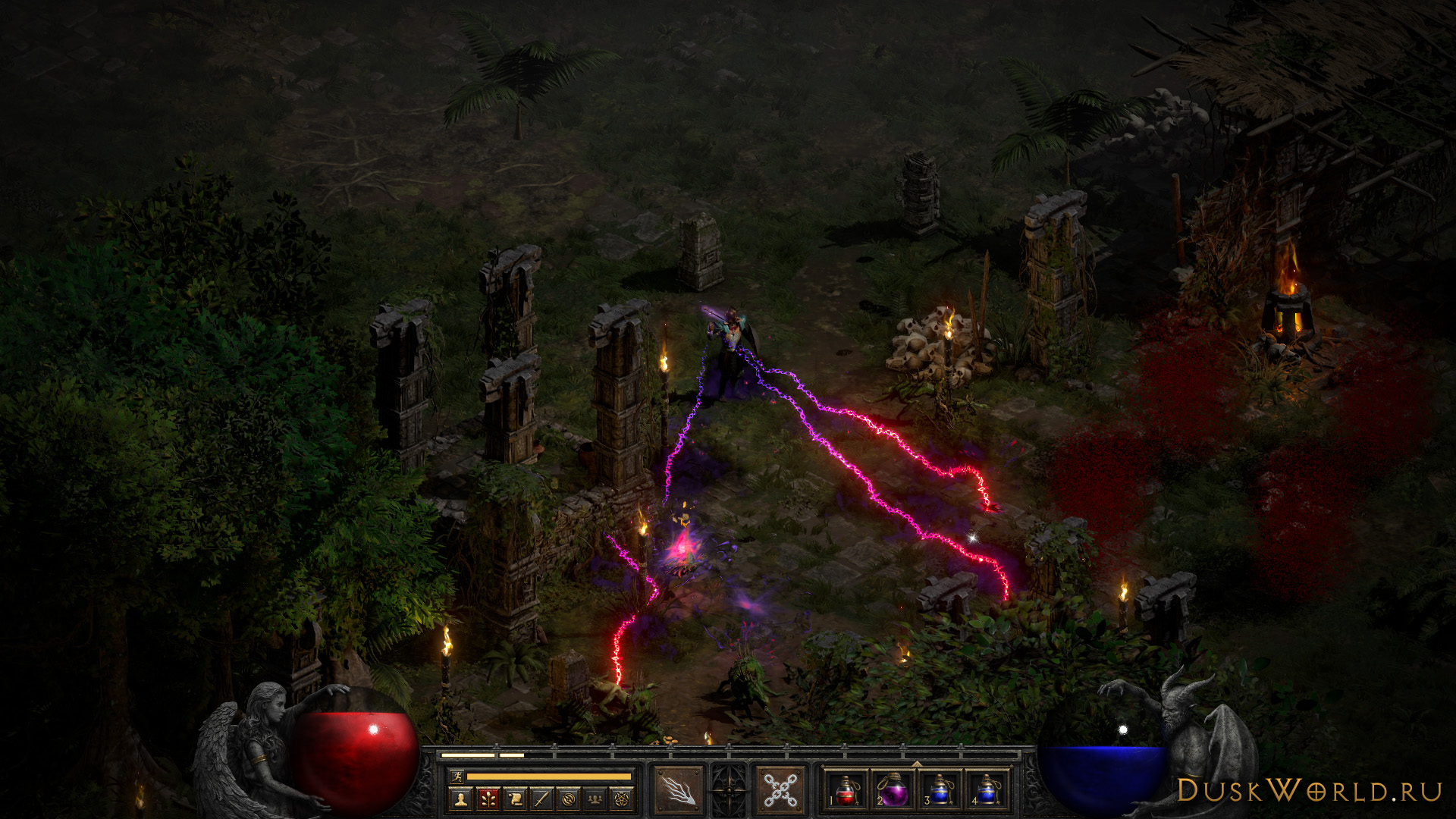Expand the potion belt with the arrow

click(916, 764)
